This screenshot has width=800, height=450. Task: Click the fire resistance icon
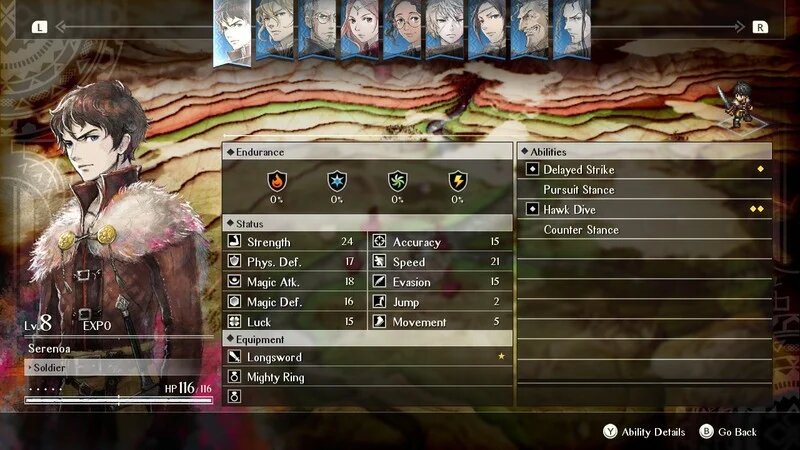(277, 181)
